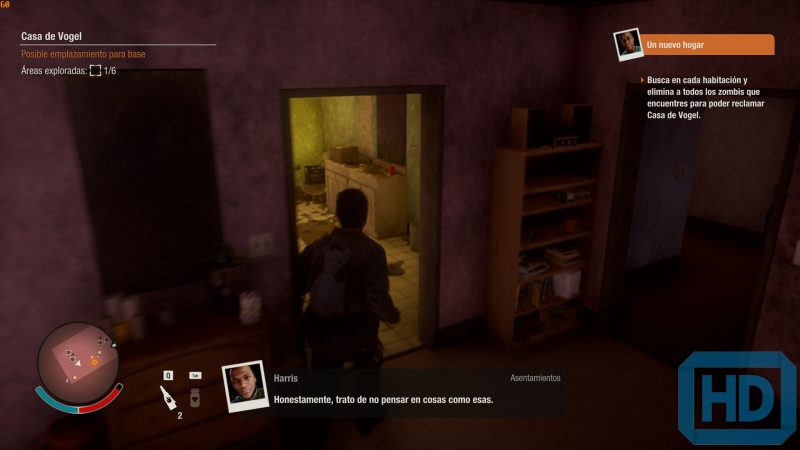Use the medicine jar healing item
Viewport: 800px width, 450px height.
[x=195, y=396]
